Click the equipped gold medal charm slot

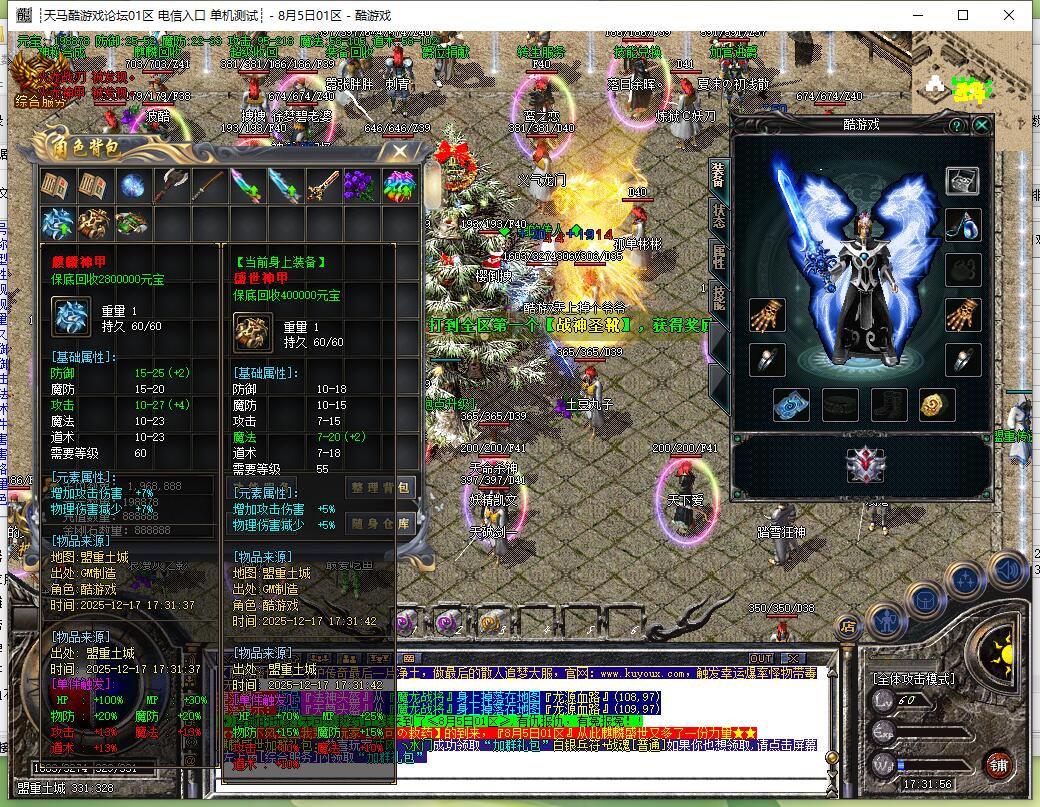pos(937,404)
